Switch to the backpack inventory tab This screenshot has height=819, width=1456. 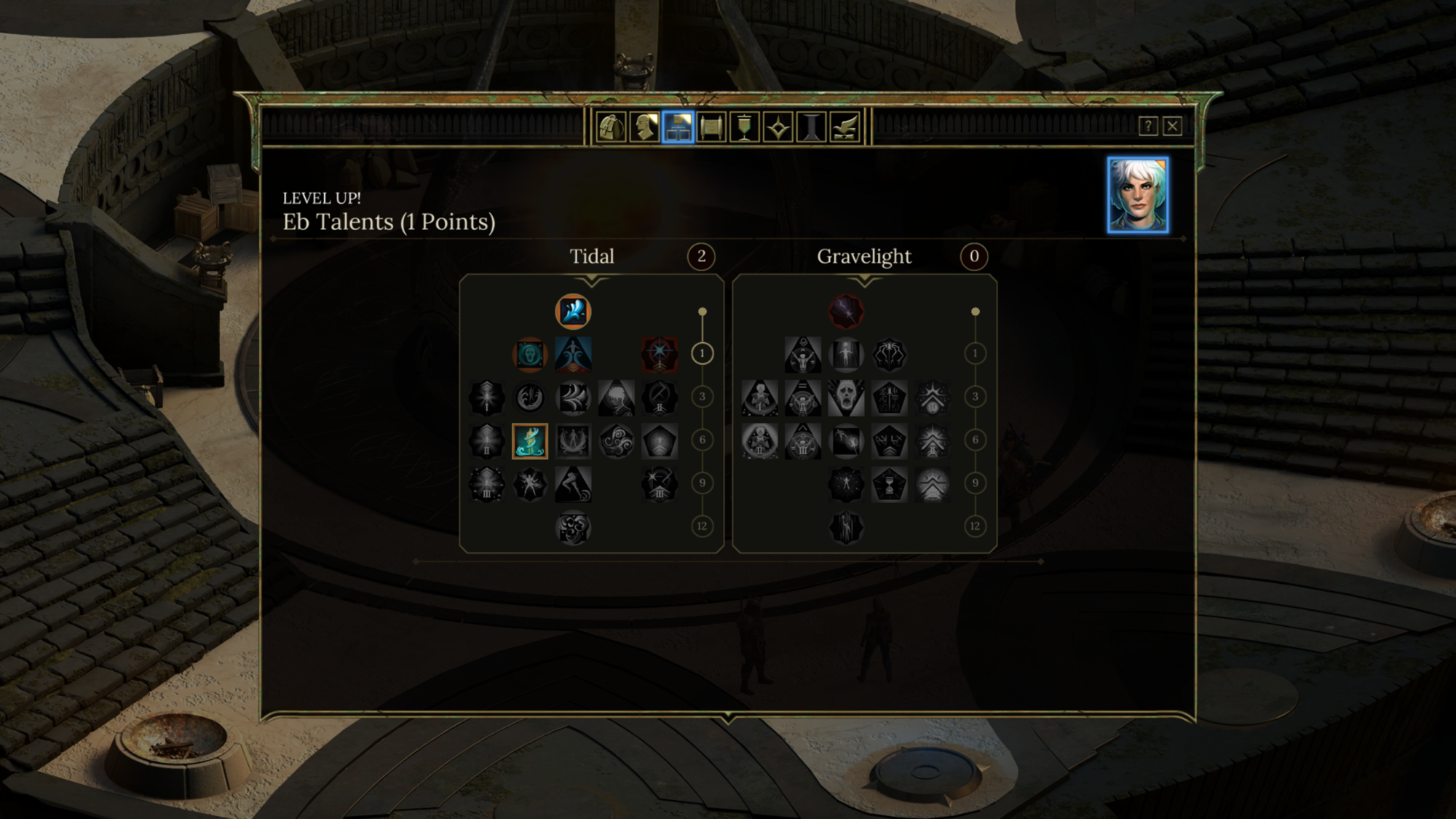(611, 127)
